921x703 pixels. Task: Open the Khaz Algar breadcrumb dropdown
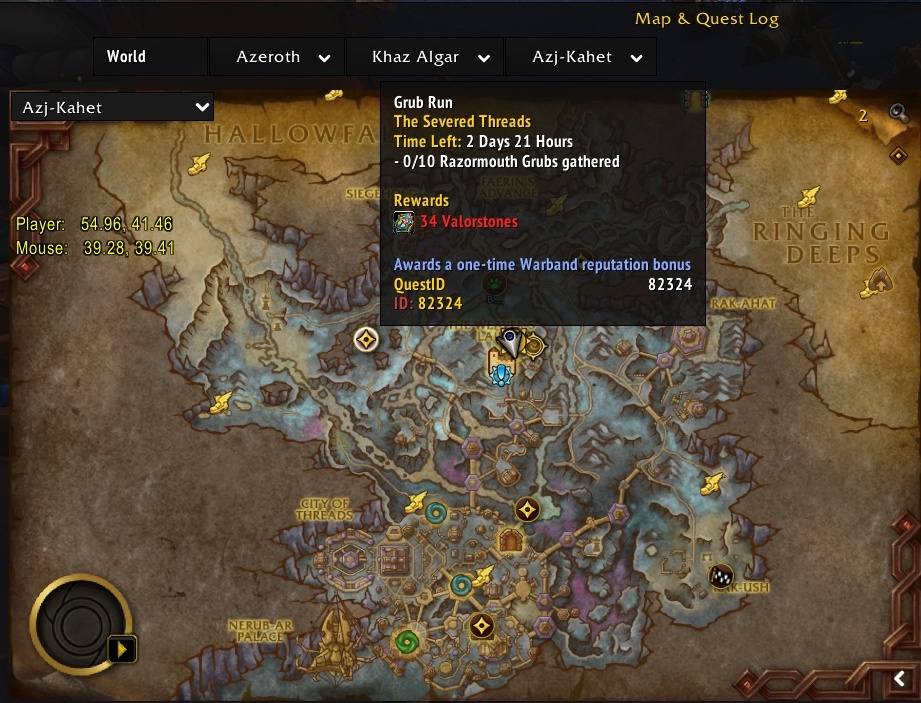(484, 58)
